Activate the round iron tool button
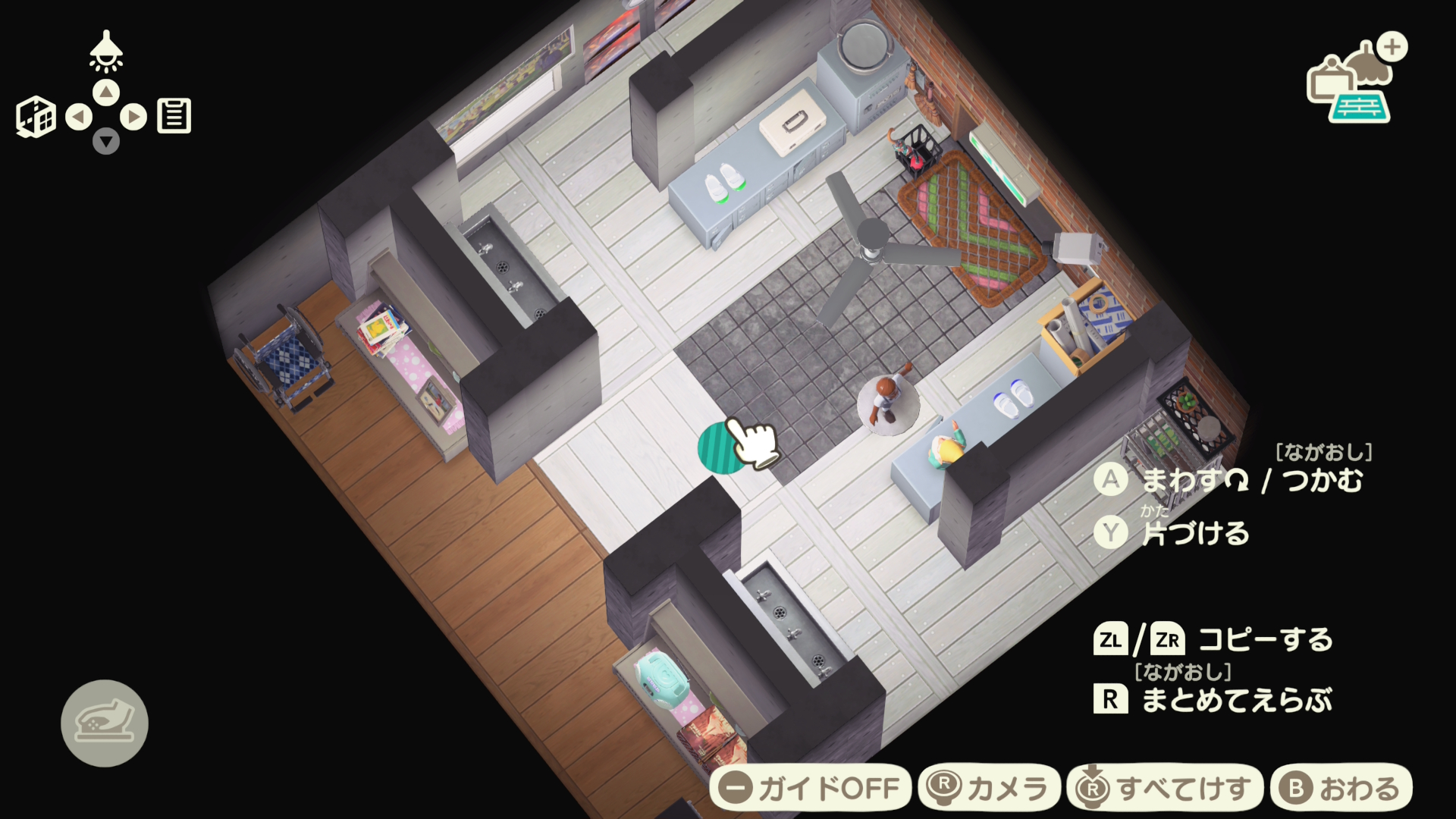This screenshot has width=1456, height=819. (105, 723)
